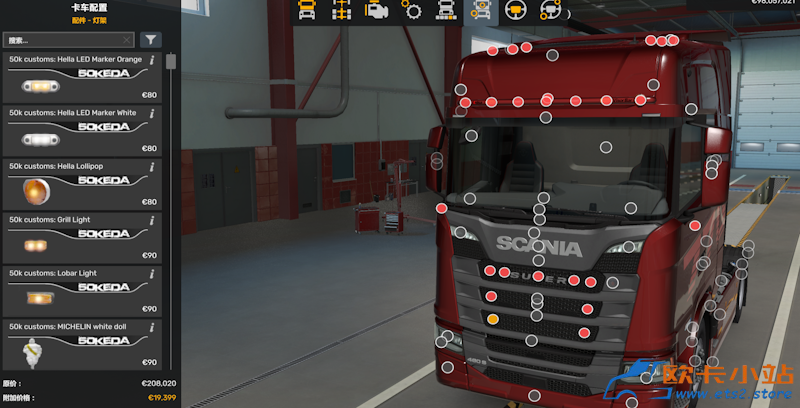Viewport: 800px width, 408px height.
Task: Select the 50k customs Grill Light
Action: tap(80, 239)
